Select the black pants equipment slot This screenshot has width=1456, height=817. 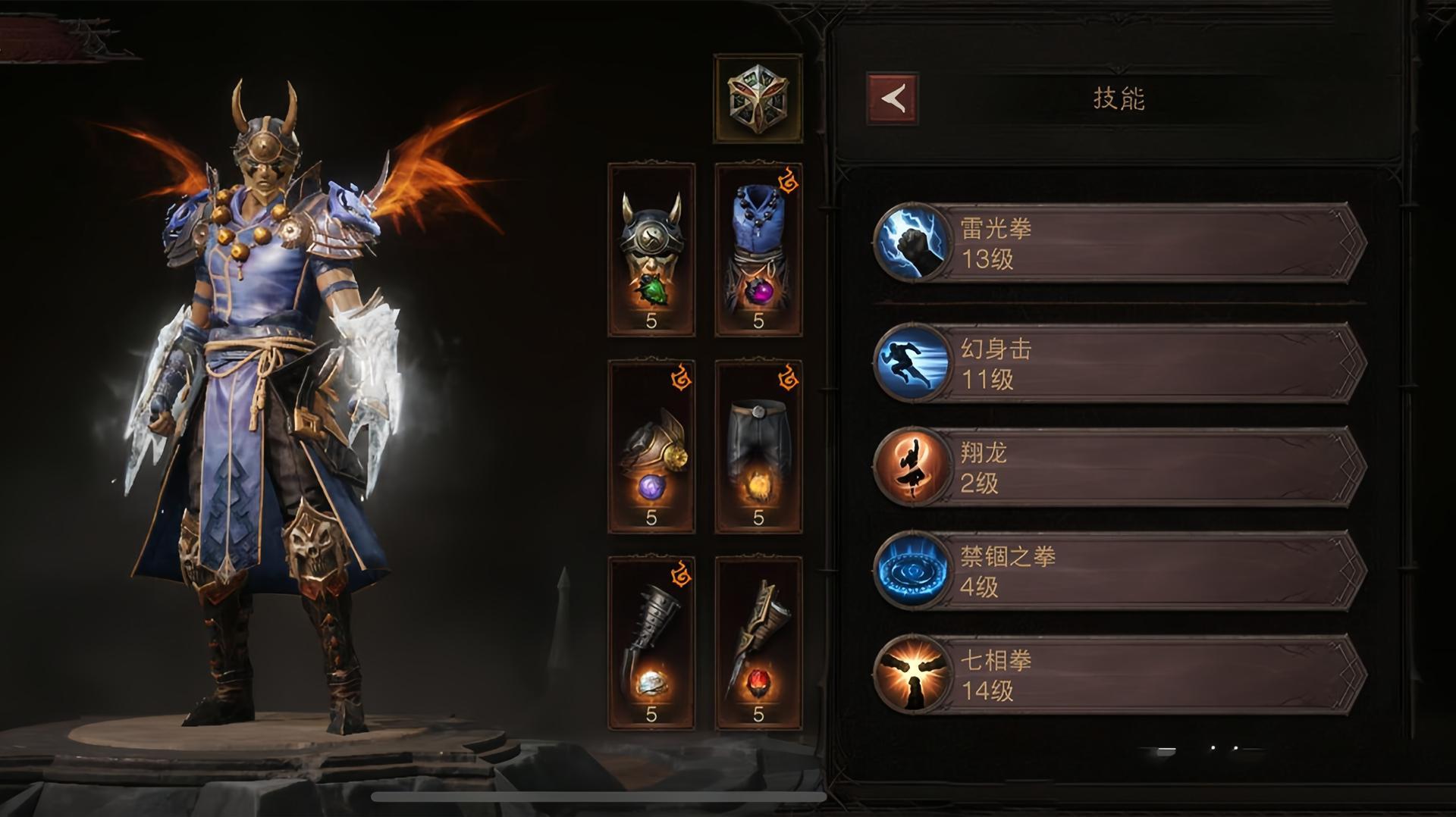(758, 447)
